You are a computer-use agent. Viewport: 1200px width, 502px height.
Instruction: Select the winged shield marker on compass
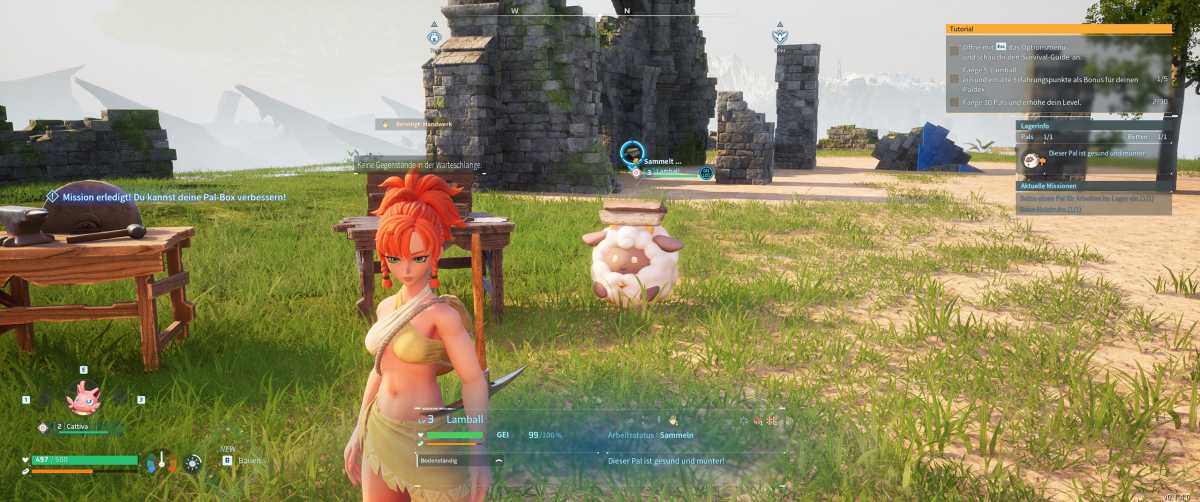(779, 37)
